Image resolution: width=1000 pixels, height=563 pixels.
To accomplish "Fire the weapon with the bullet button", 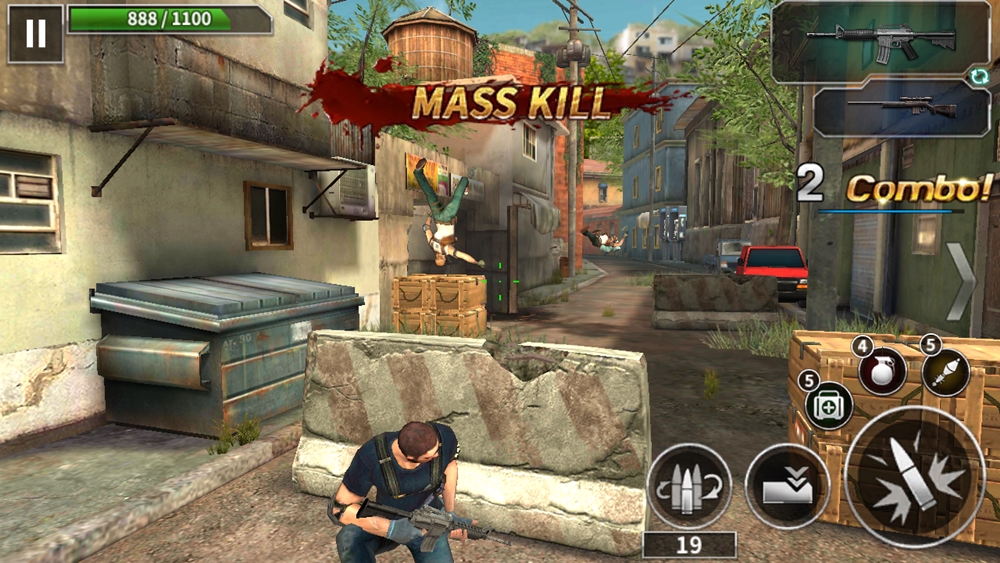I will [915, 477].
